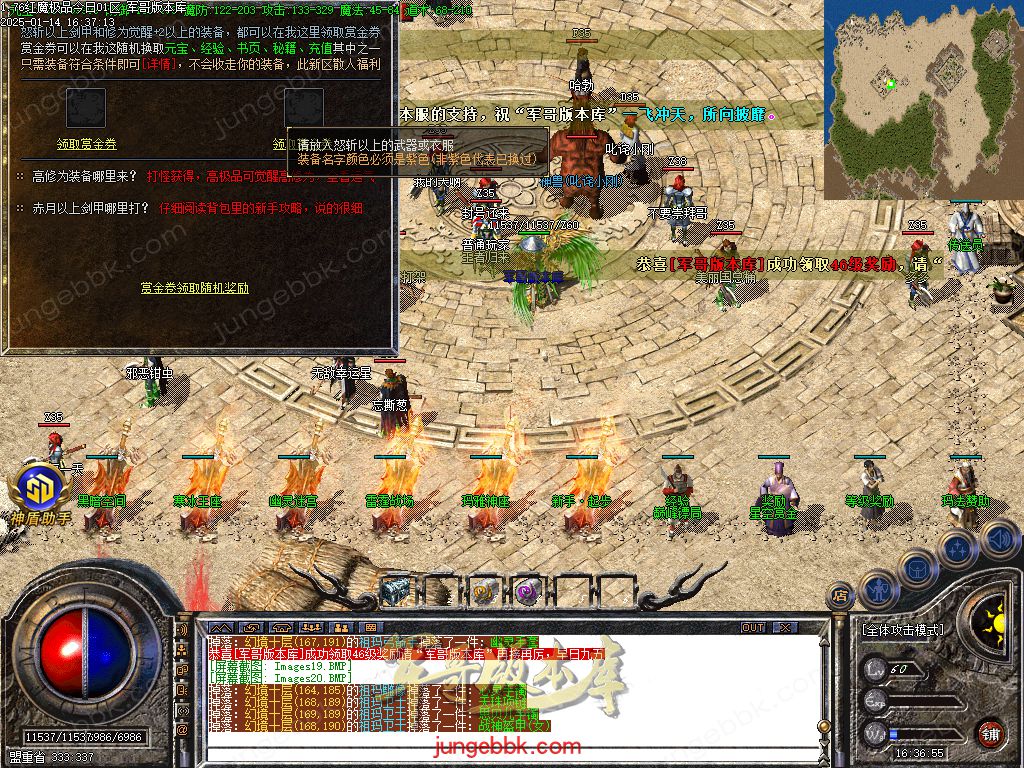Choose 赏金券领取随机奖励 option

pos(194,288)
